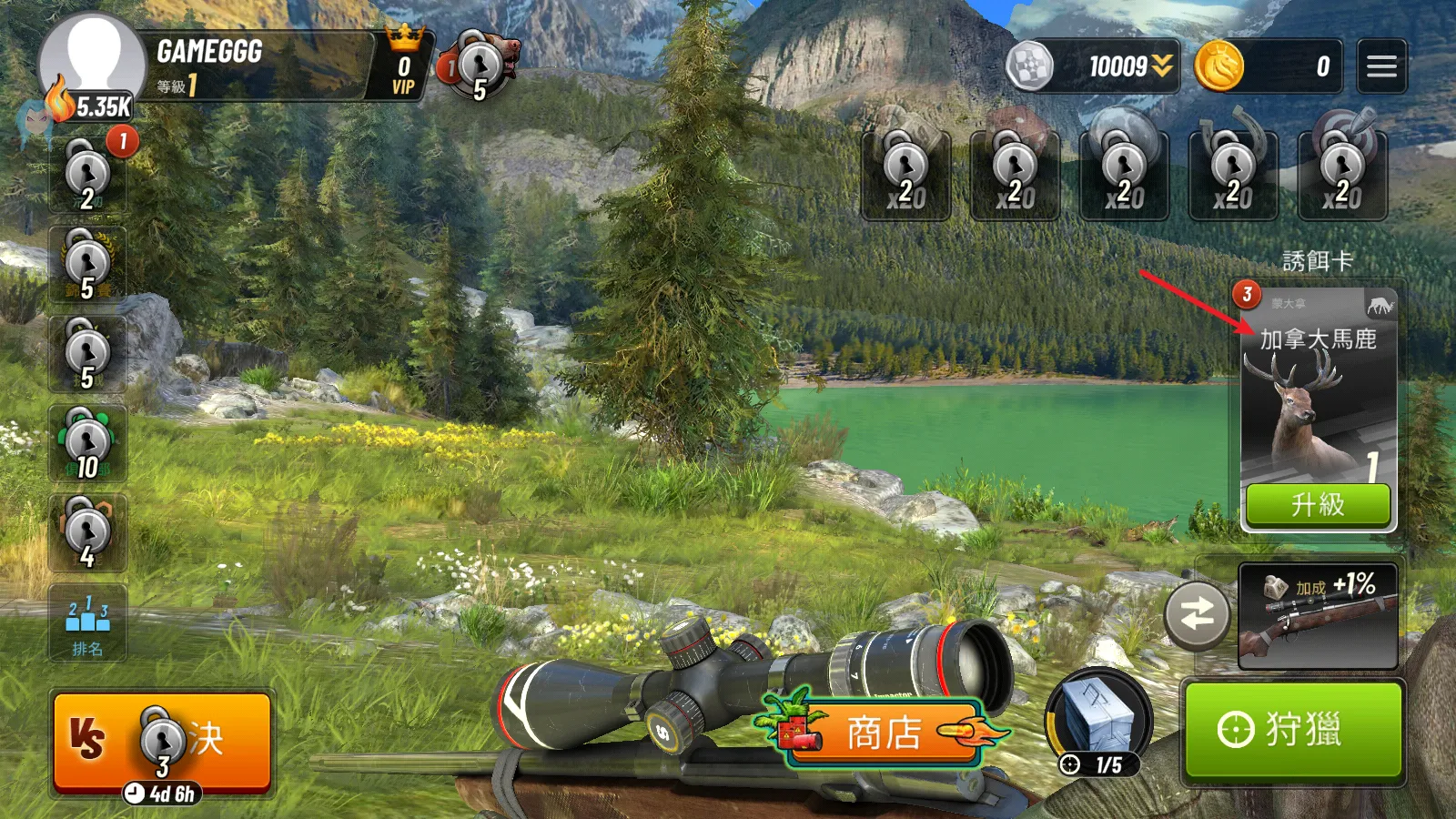Image resolution: width=1456 pixels, height=819 pixels.
Task: Open the 商店 shop
Action: click(x=884, y=733)
